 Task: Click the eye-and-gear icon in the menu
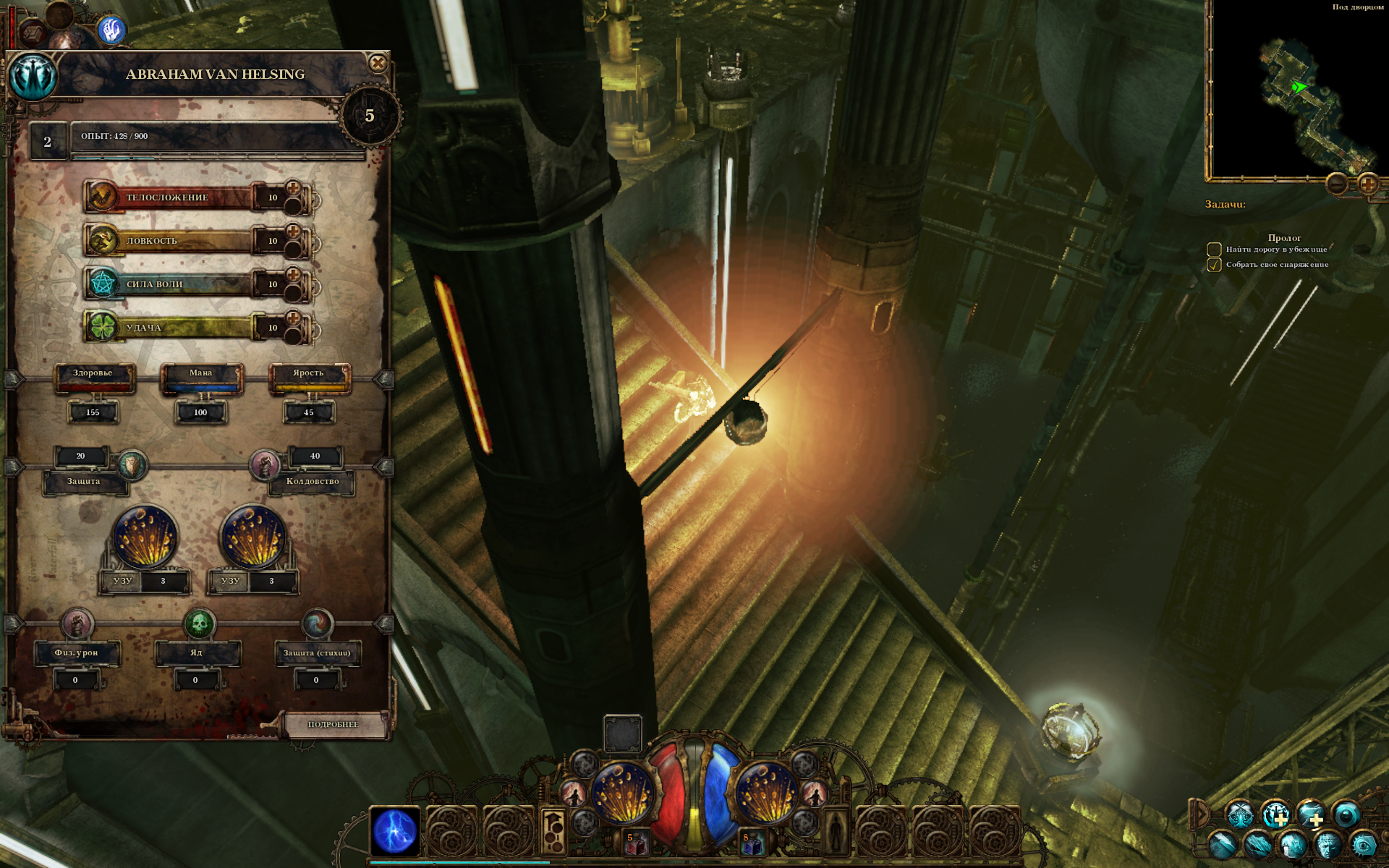point(1364,845)
